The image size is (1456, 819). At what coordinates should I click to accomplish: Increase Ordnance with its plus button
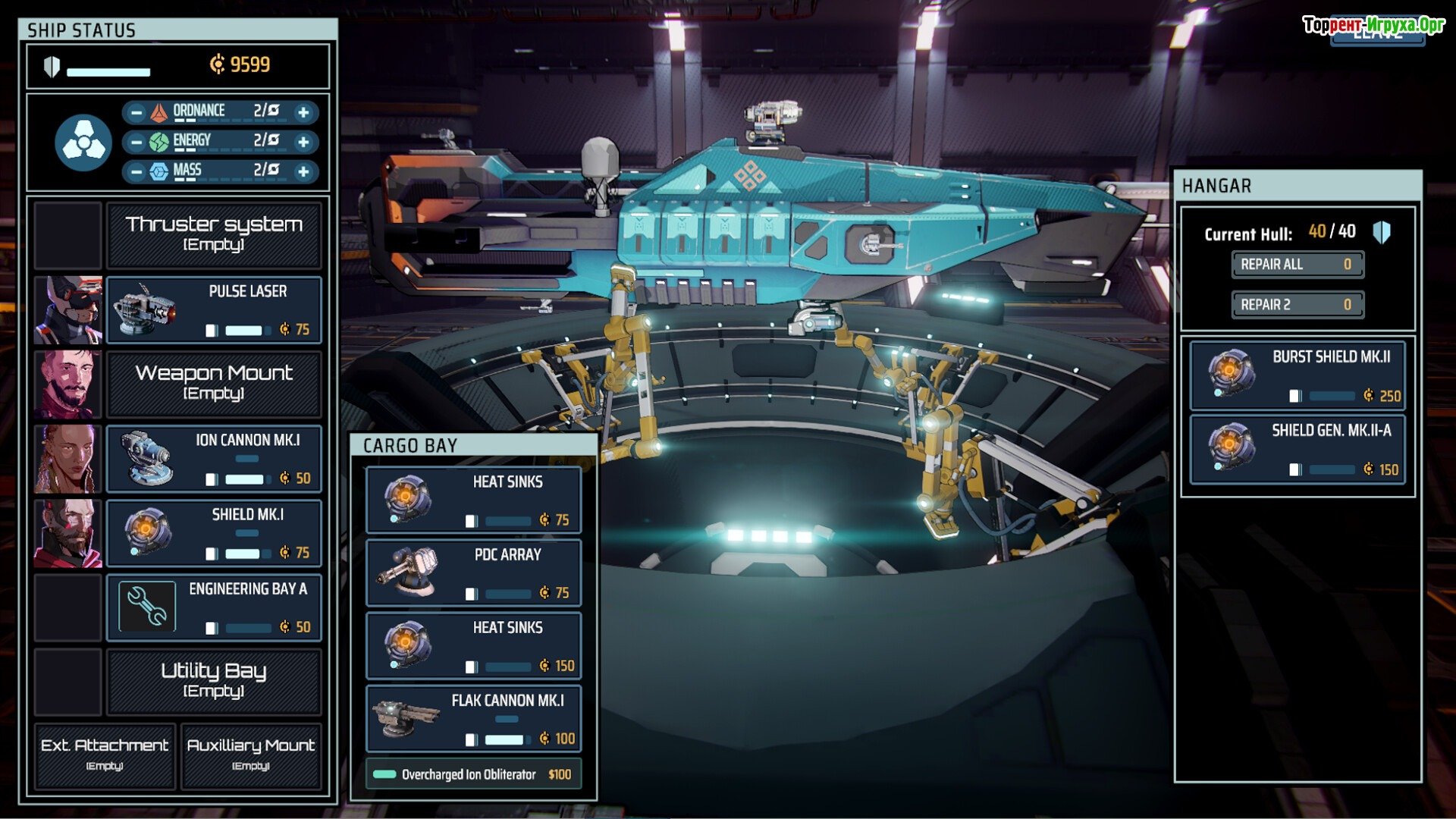point(303,112)
